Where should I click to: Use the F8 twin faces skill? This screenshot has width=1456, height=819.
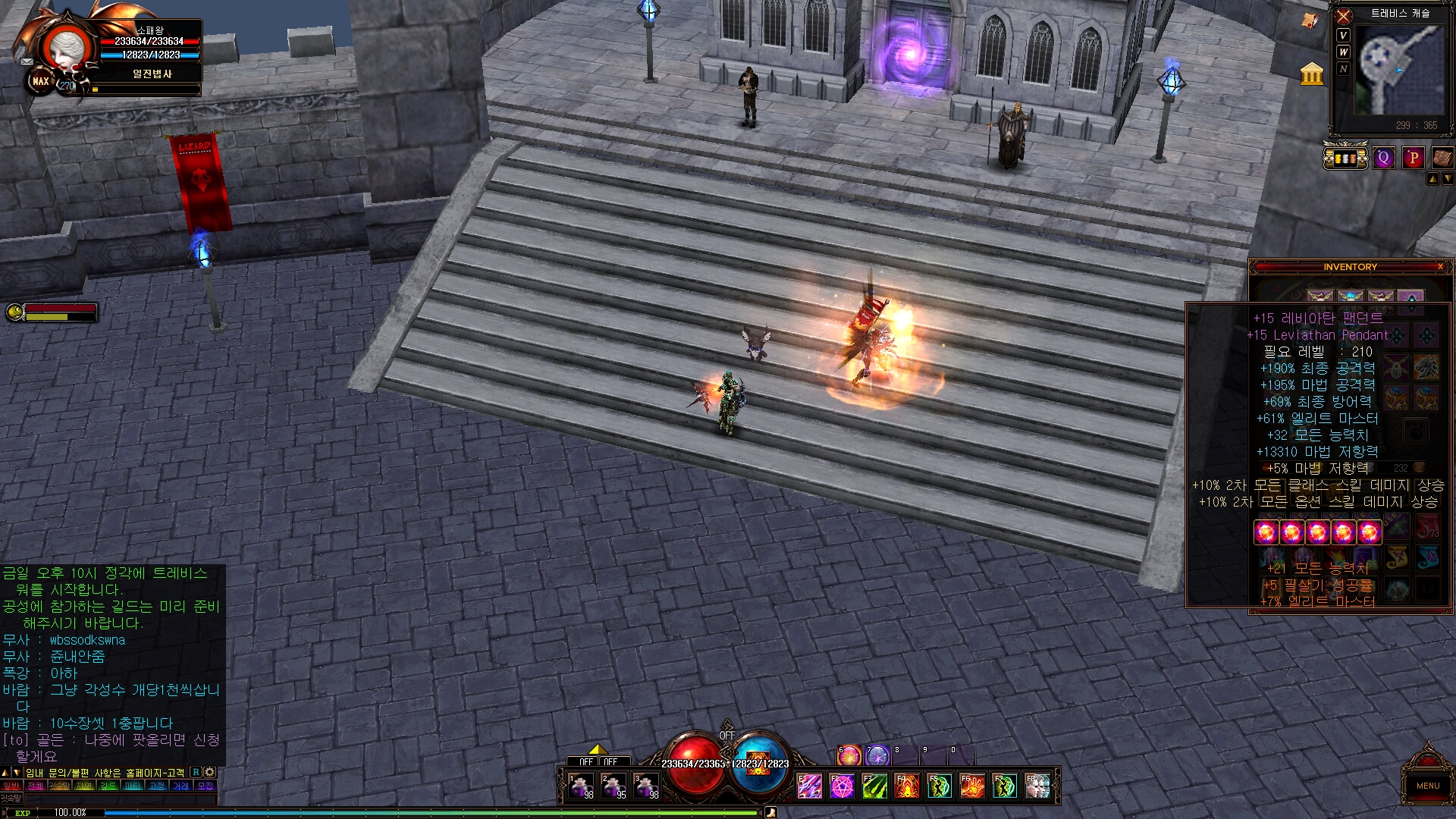[x=1037, y=786]
